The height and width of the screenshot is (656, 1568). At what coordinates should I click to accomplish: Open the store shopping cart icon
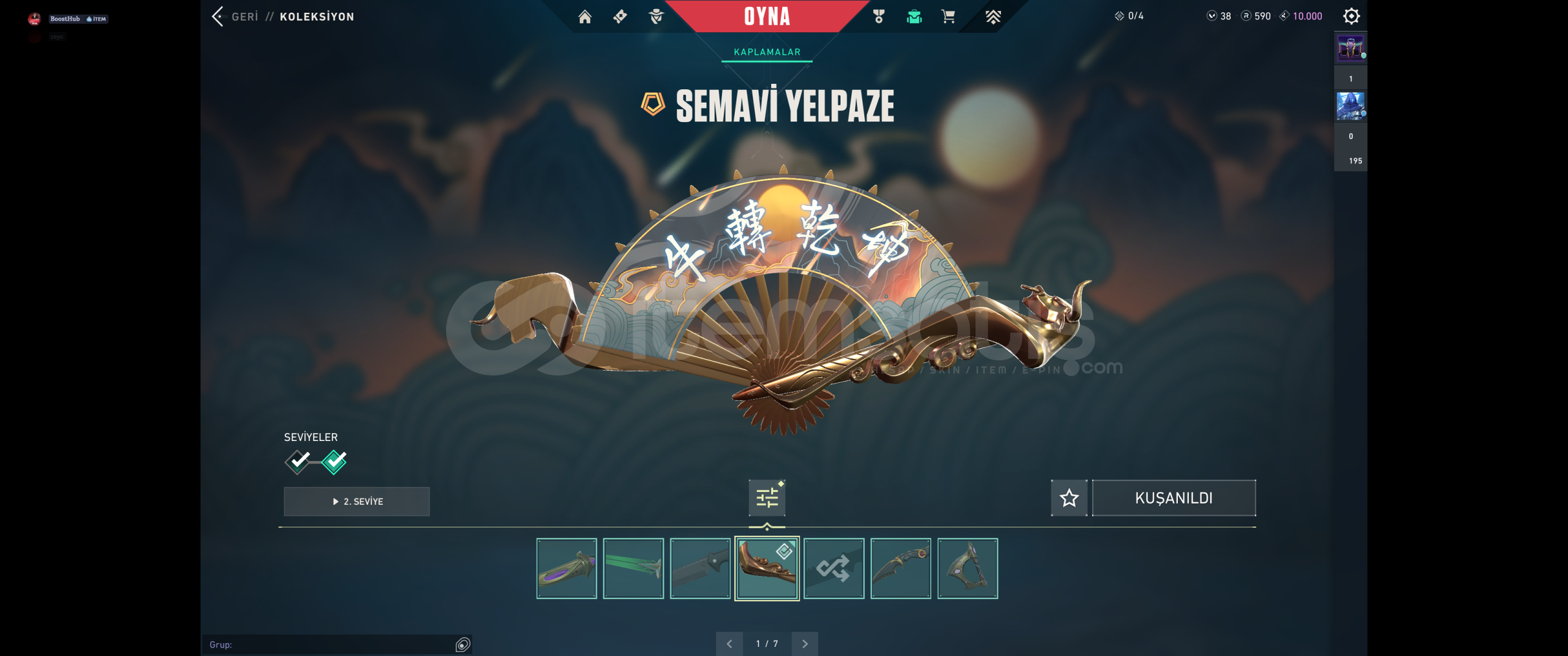coord(948,17)
